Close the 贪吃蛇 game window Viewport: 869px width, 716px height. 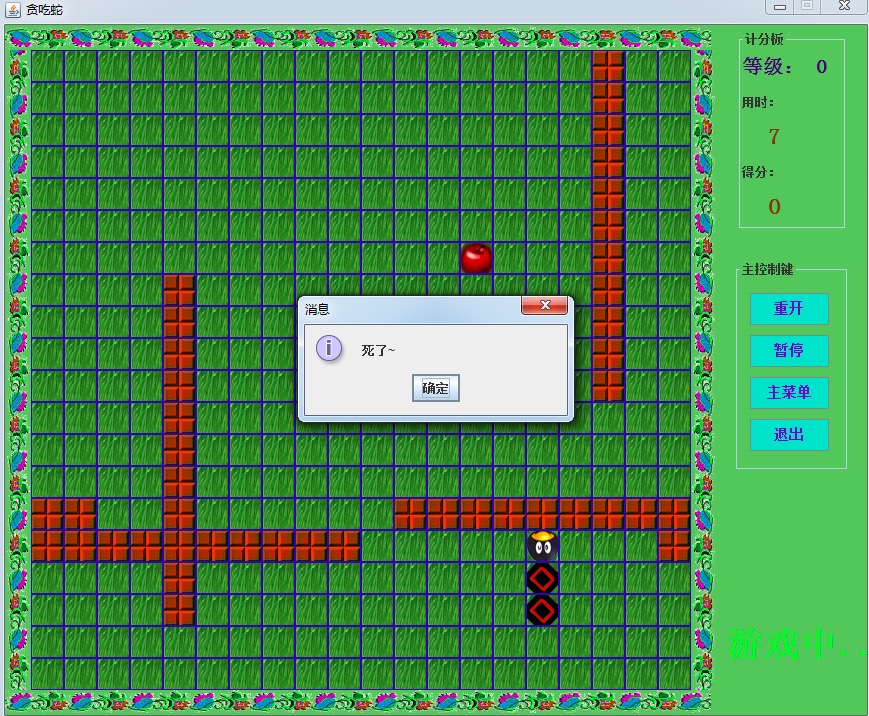(844, 7)
